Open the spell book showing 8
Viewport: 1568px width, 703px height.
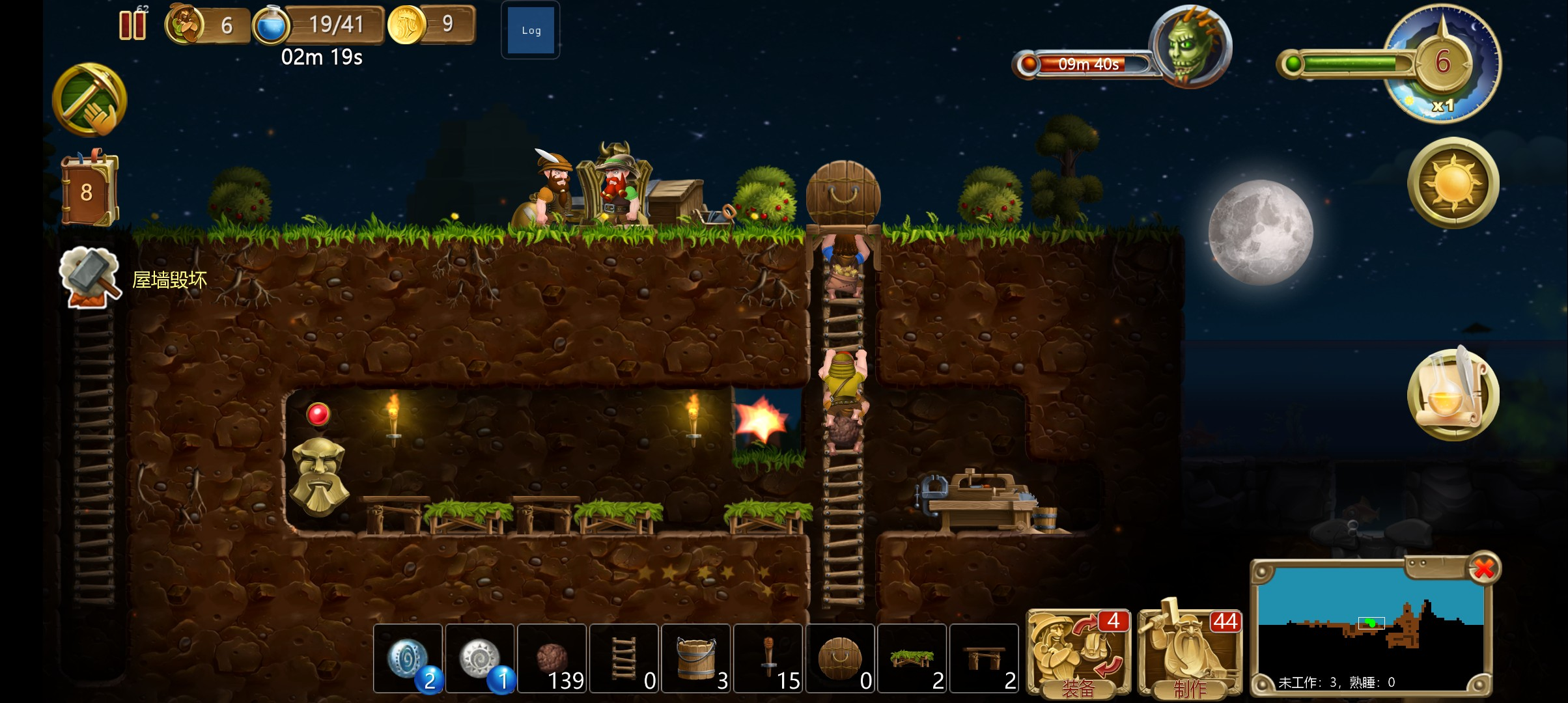pyautogui.click(x=89, y=191)
